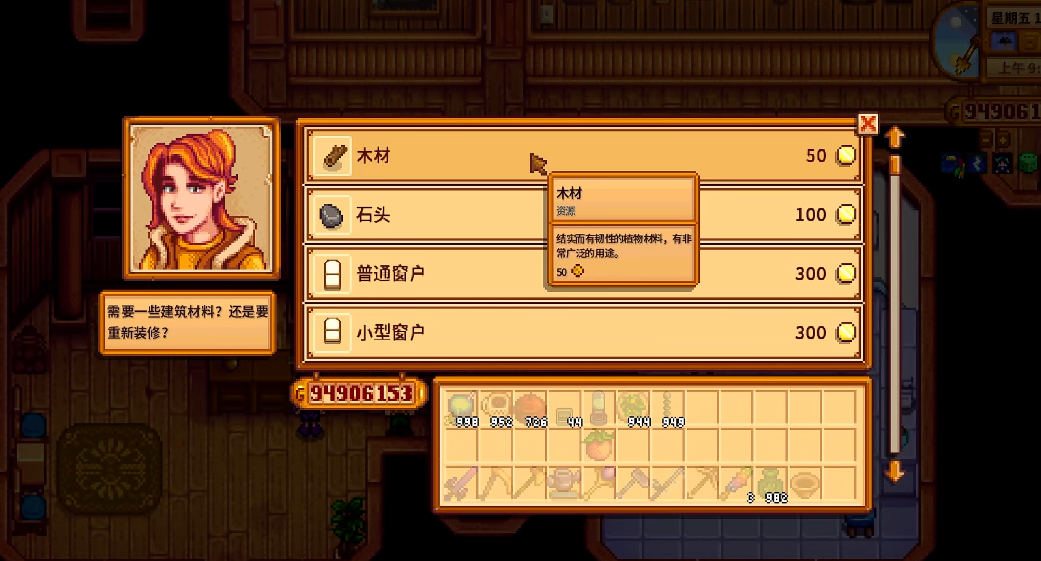Select the sword in the inventory
Screen dimensions: 1041x561
pos(461,484)
